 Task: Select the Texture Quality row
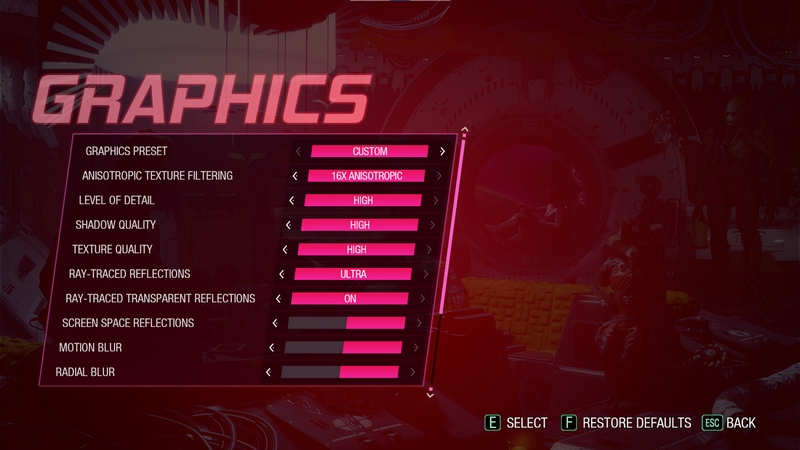tap(110, 249)
